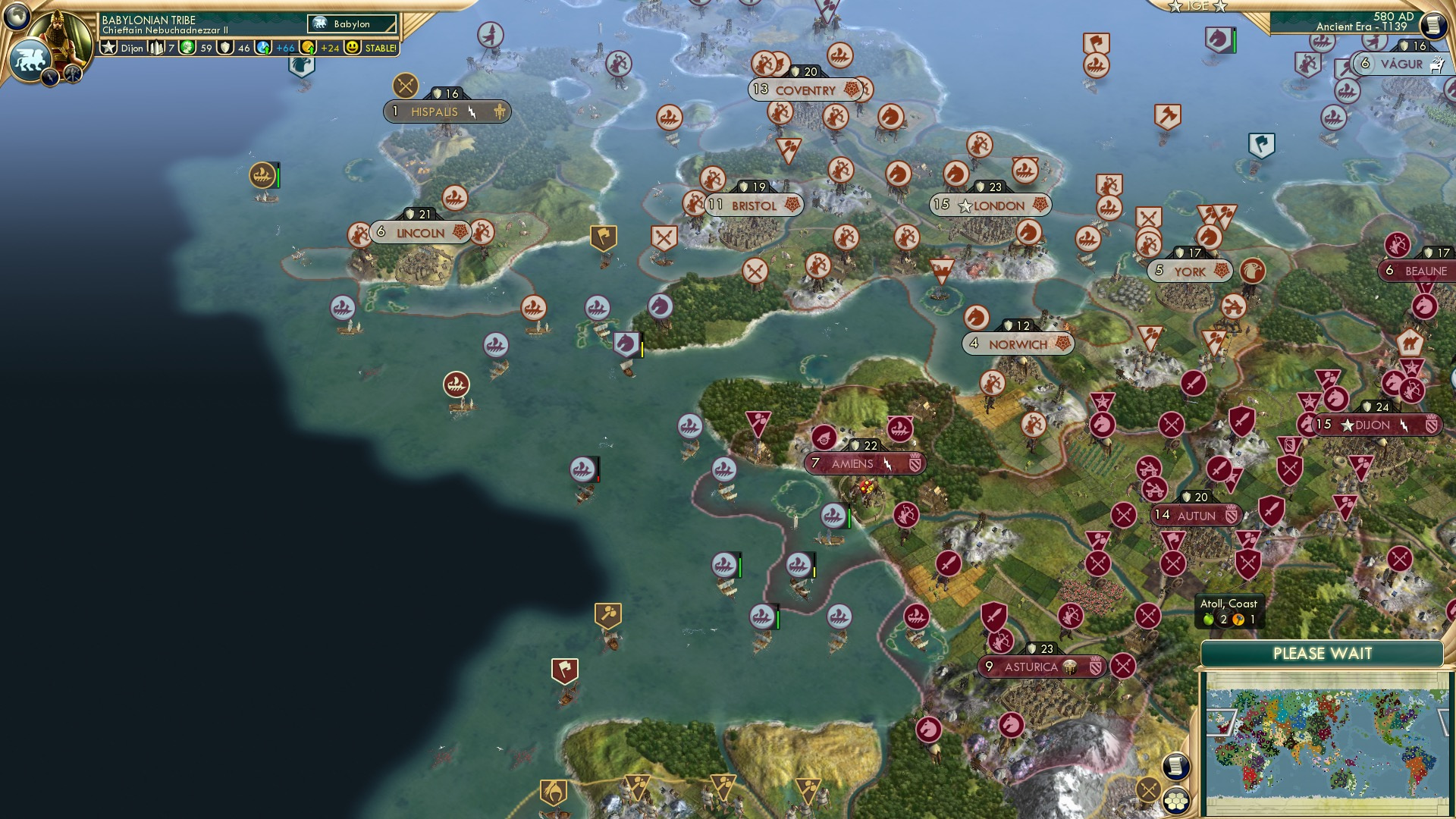Click the happiness smiley showing STABLE!
1456x819 pixels.
coord(353,47)
